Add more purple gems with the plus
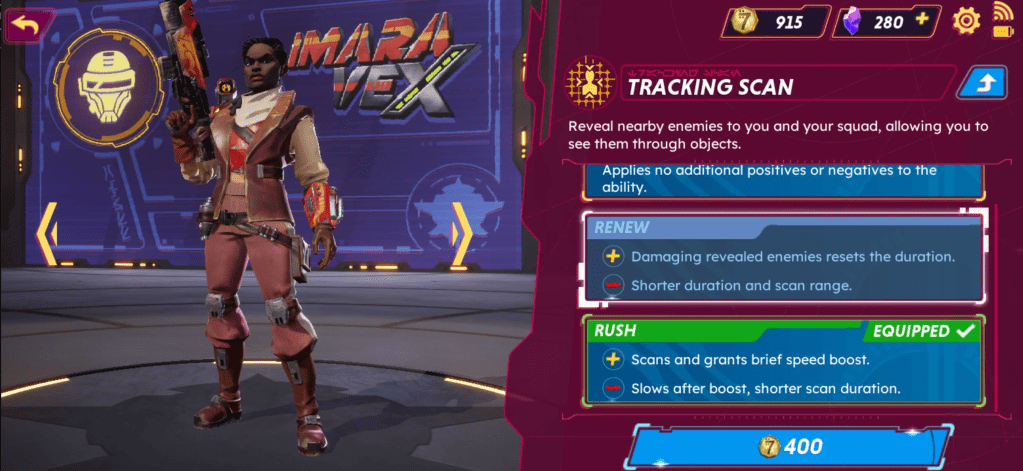1023x471 pixels. tap(921, 20)
